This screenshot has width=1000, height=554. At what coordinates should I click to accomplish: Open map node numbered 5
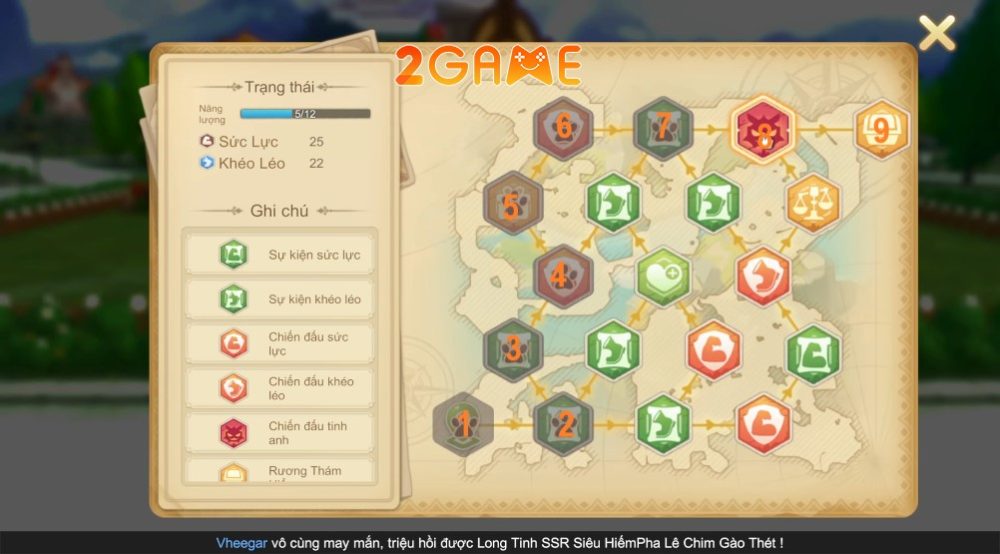(513, 203)
